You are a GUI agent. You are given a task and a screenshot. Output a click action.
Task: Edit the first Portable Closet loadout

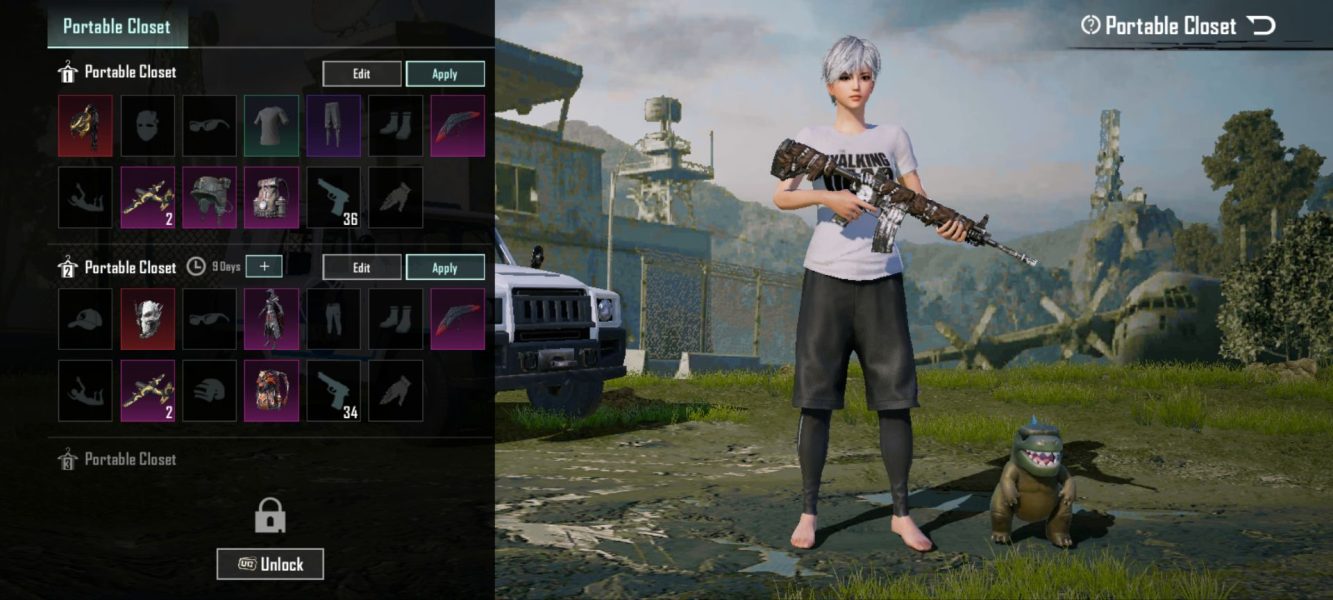coord(361,74)
